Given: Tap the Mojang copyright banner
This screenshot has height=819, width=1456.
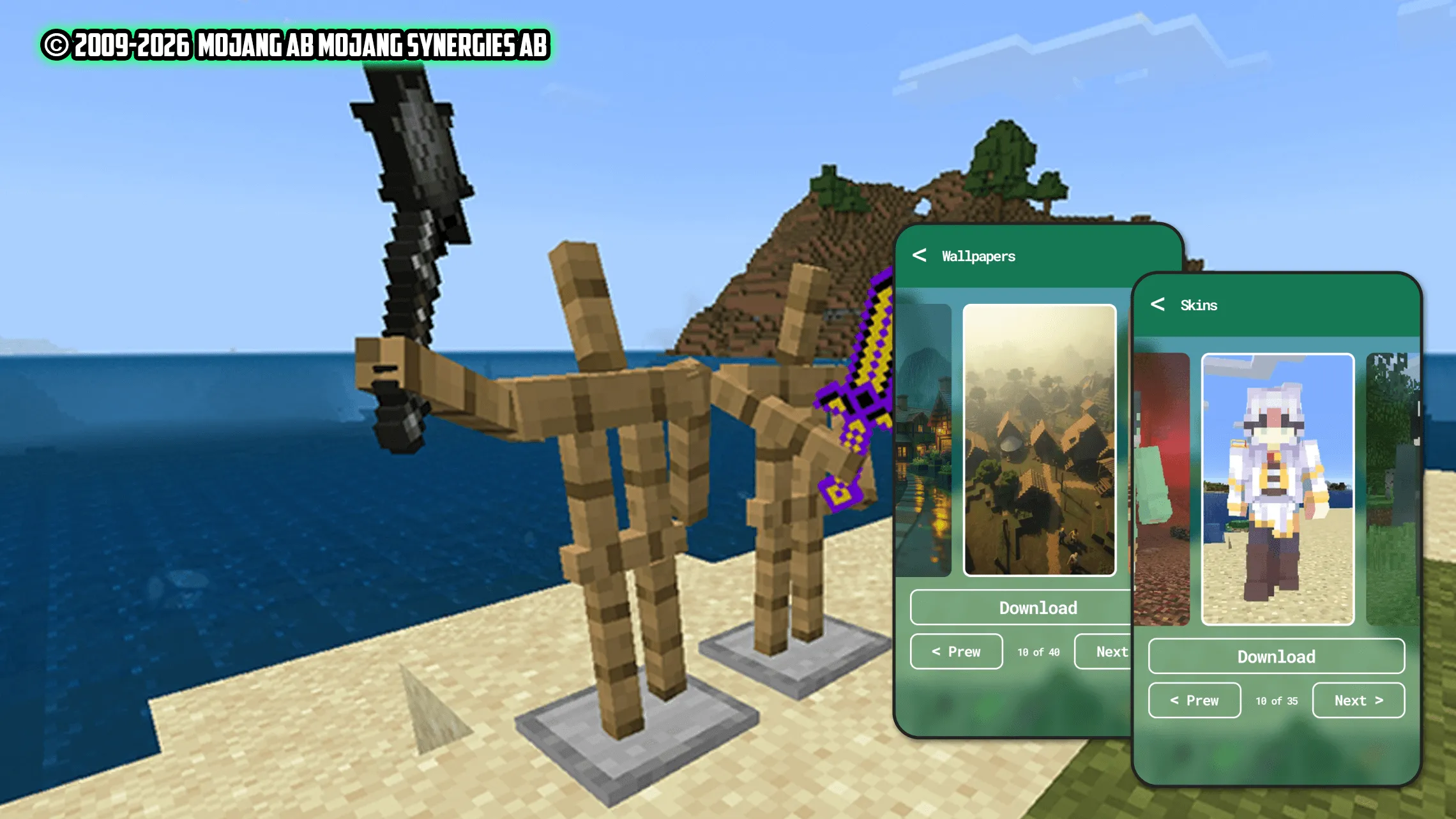Looking at the screenshot, I should [x=295, y=43].
